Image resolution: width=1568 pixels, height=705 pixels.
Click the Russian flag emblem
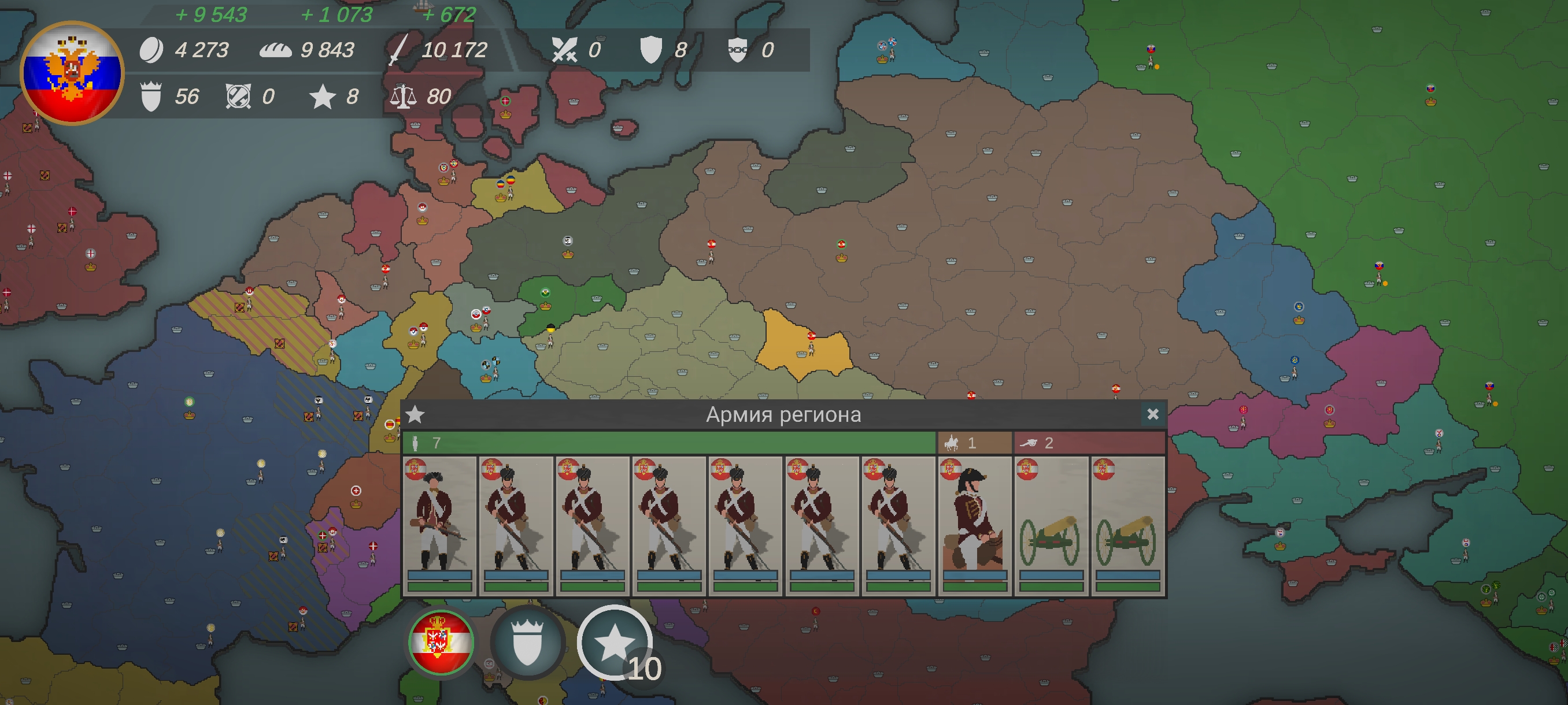tap(72, 73)
